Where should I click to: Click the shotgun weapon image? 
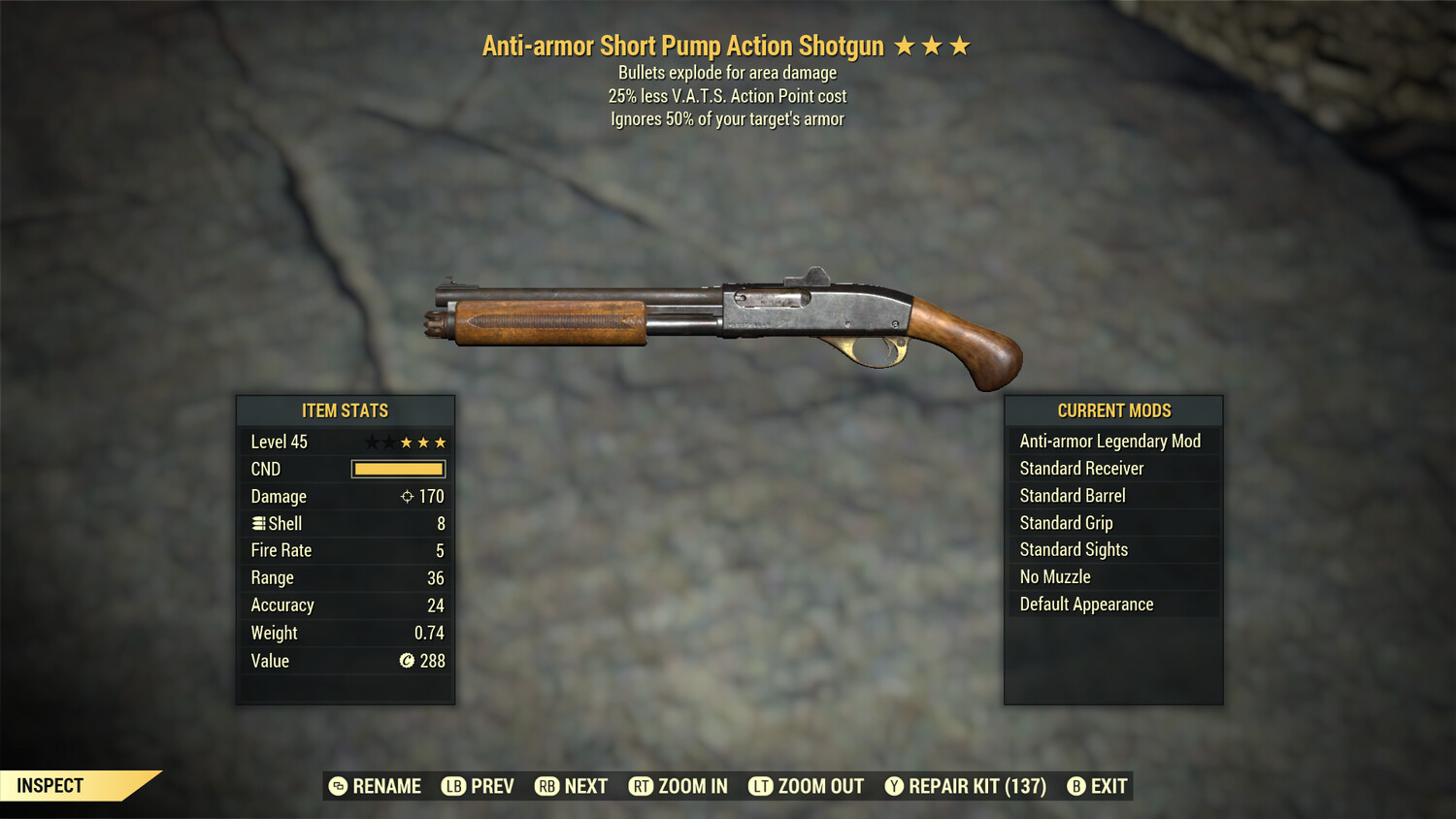click(728, 320)
